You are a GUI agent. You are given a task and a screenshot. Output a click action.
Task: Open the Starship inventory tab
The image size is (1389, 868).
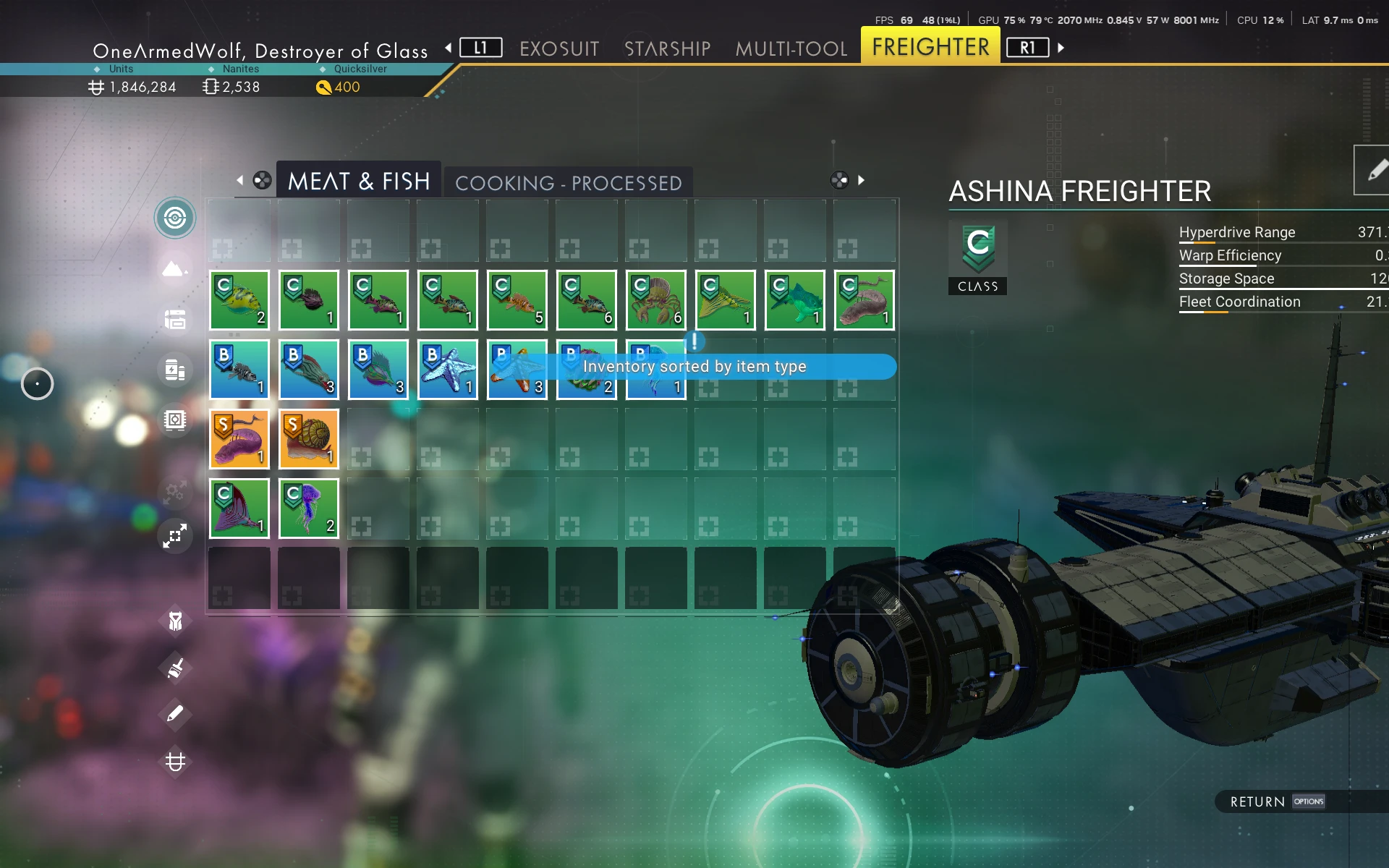[x=667, y=48]
